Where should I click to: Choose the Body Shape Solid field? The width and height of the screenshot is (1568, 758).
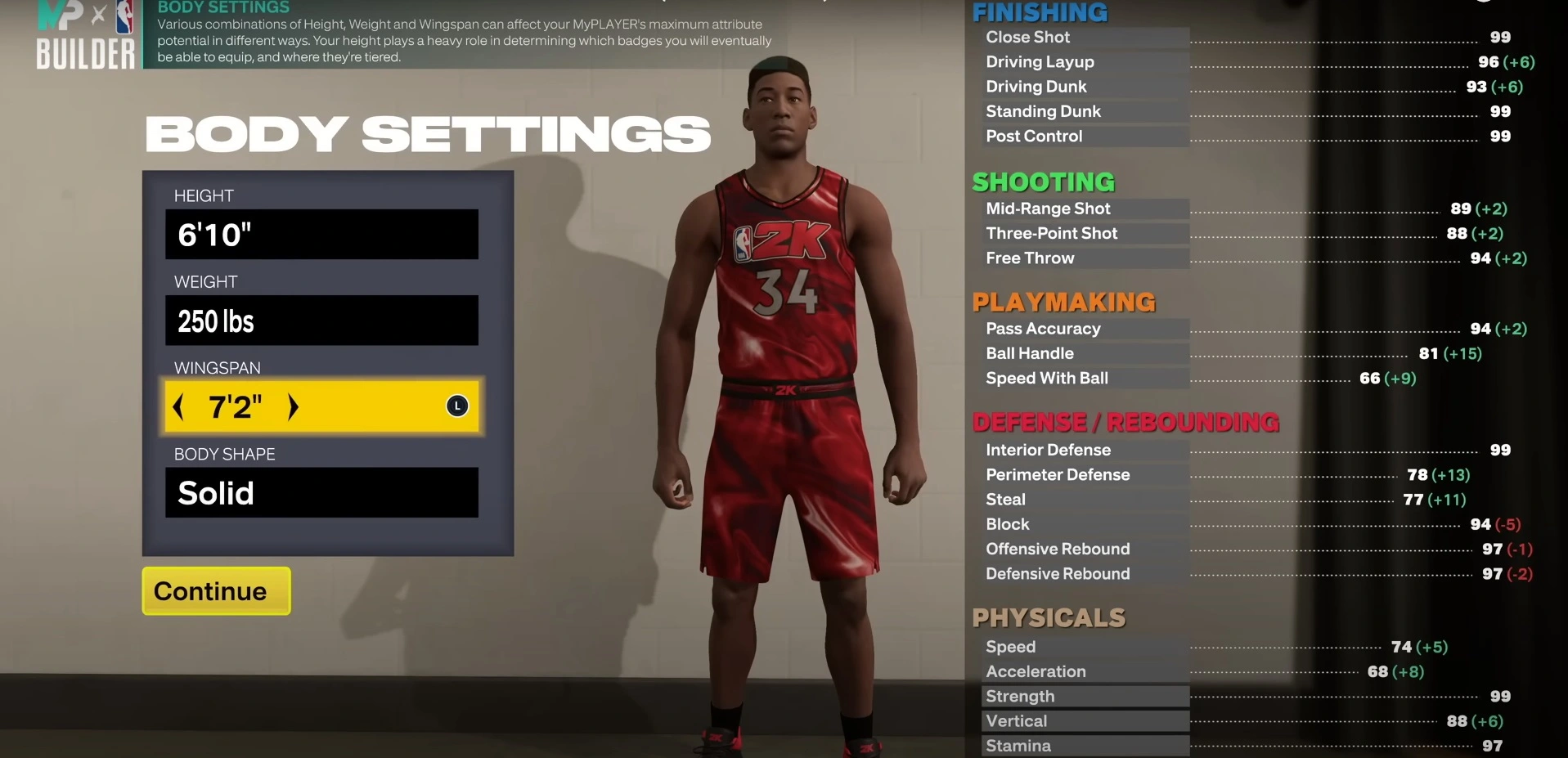[321, 492]
